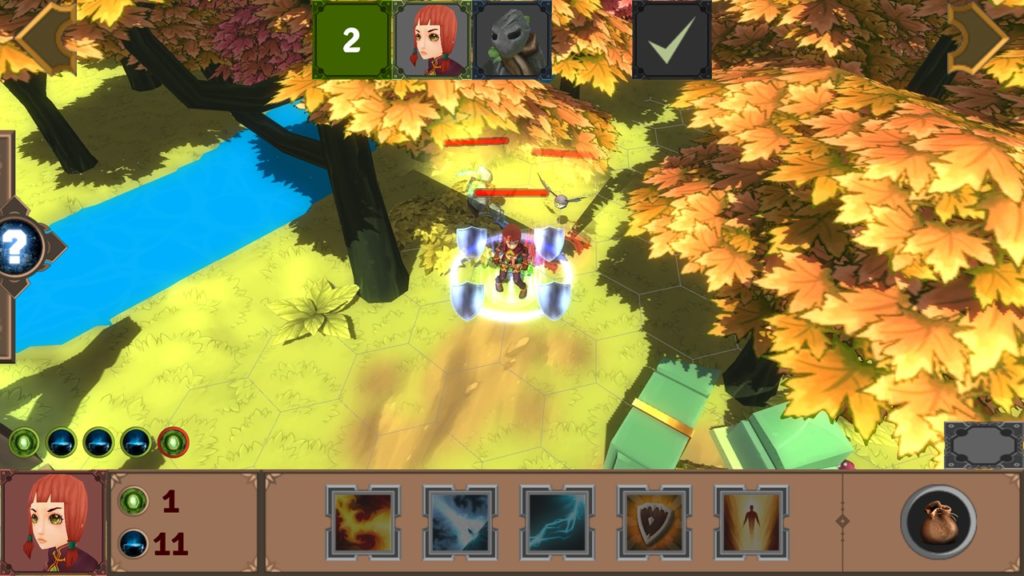Open the loot bag inventory
Screen dimensions: 1024x576
pyautogui.click(x=938, y=522)
